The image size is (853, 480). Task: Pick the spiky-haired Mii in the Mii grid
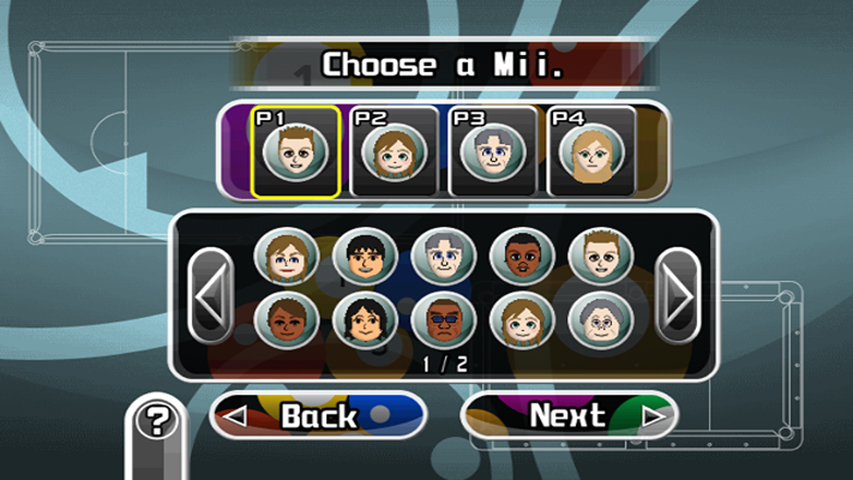click(600, 258)
